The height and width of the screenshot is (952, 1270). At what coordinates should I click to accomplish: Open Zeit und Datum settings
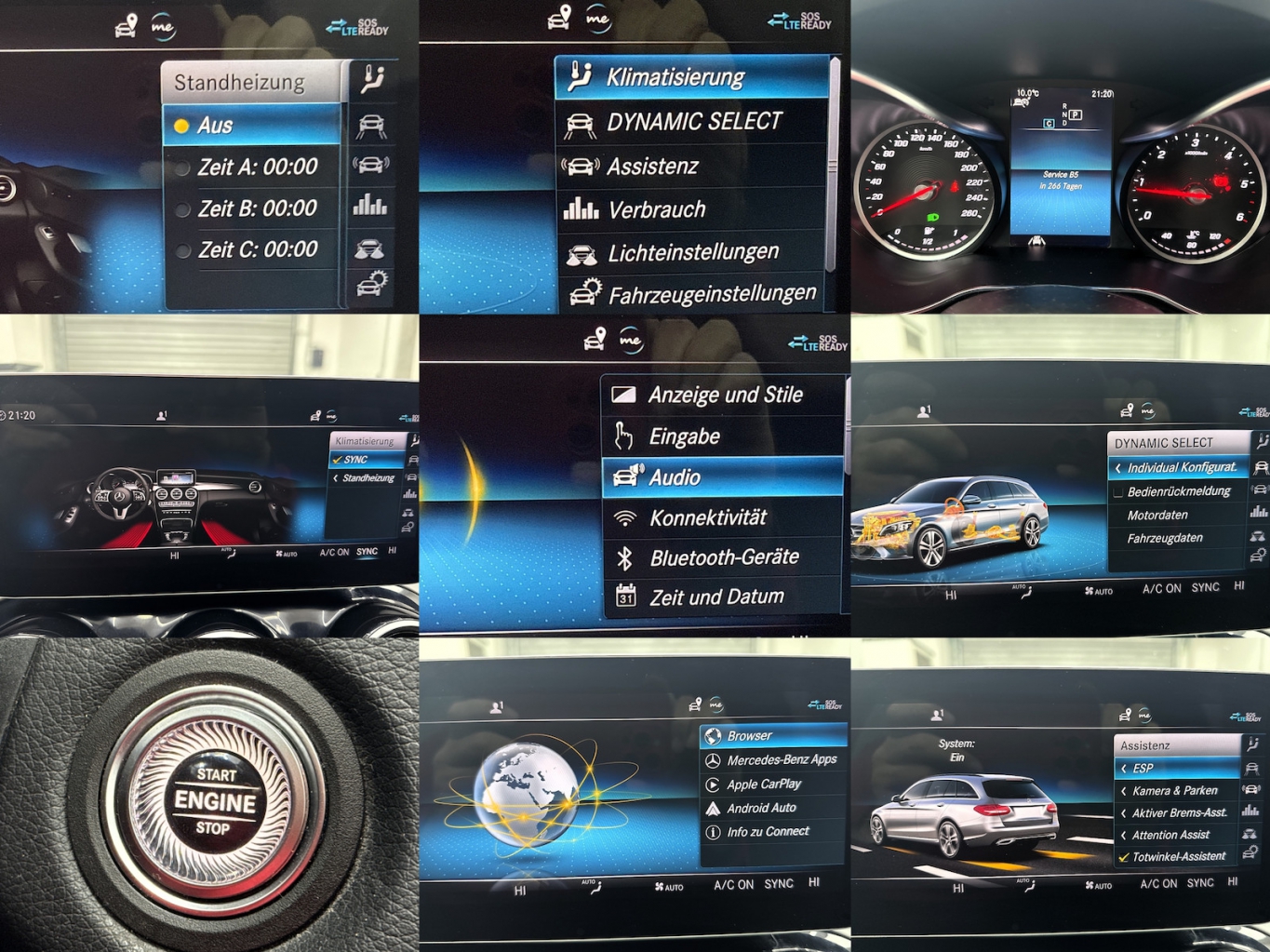click(716, 597)
